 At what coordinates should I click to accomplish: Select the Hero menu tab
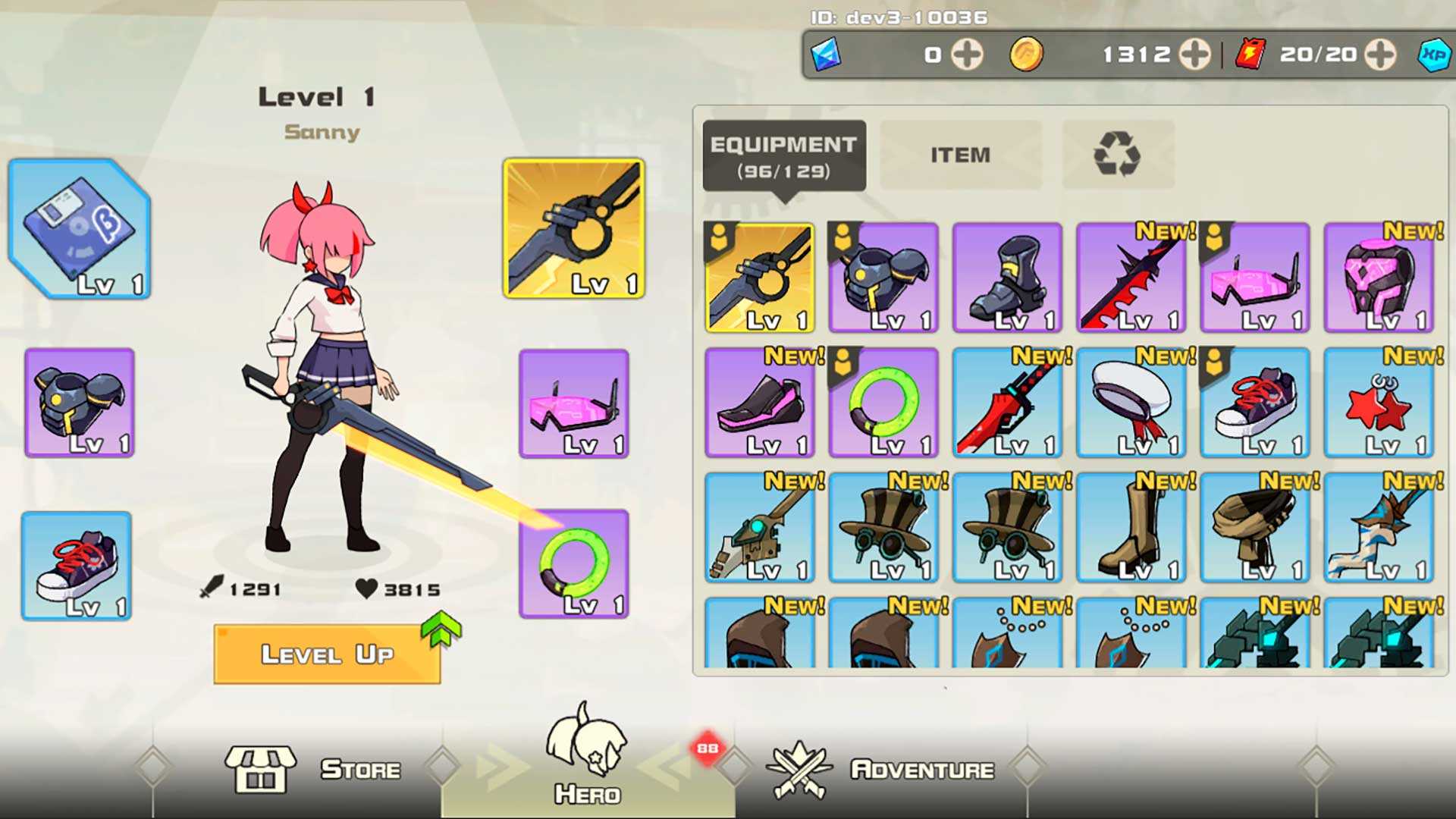[587, 758]
